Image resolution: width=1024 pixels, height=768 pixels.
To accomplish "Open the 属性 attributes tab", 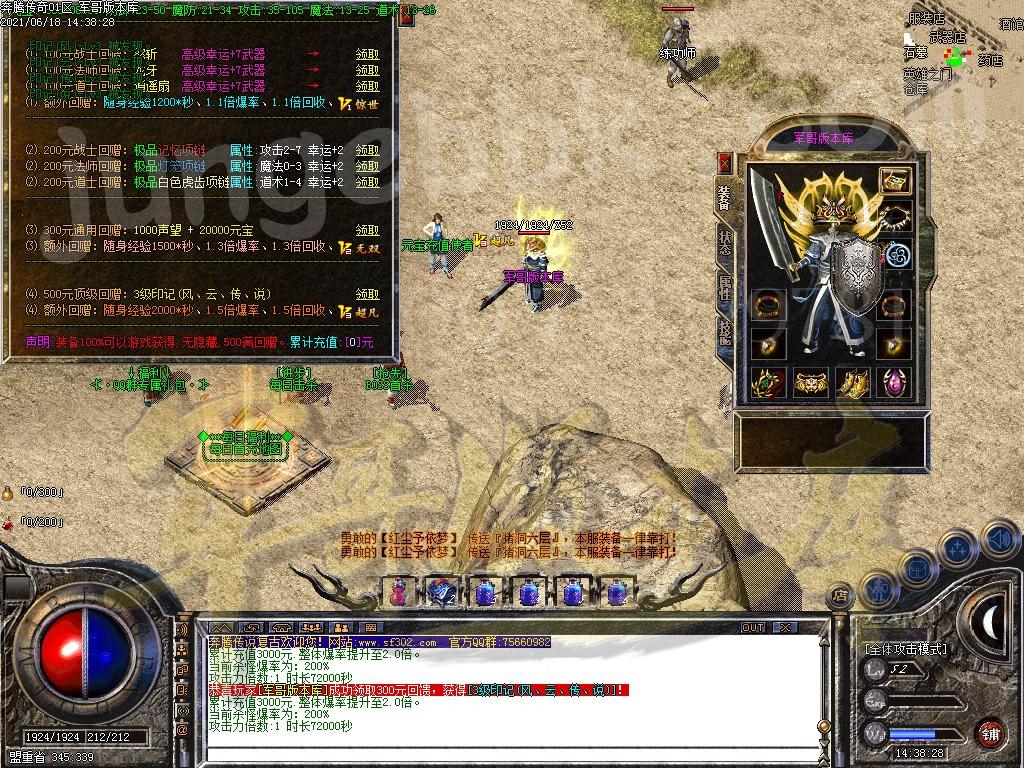I will click(x=725, y=288).
